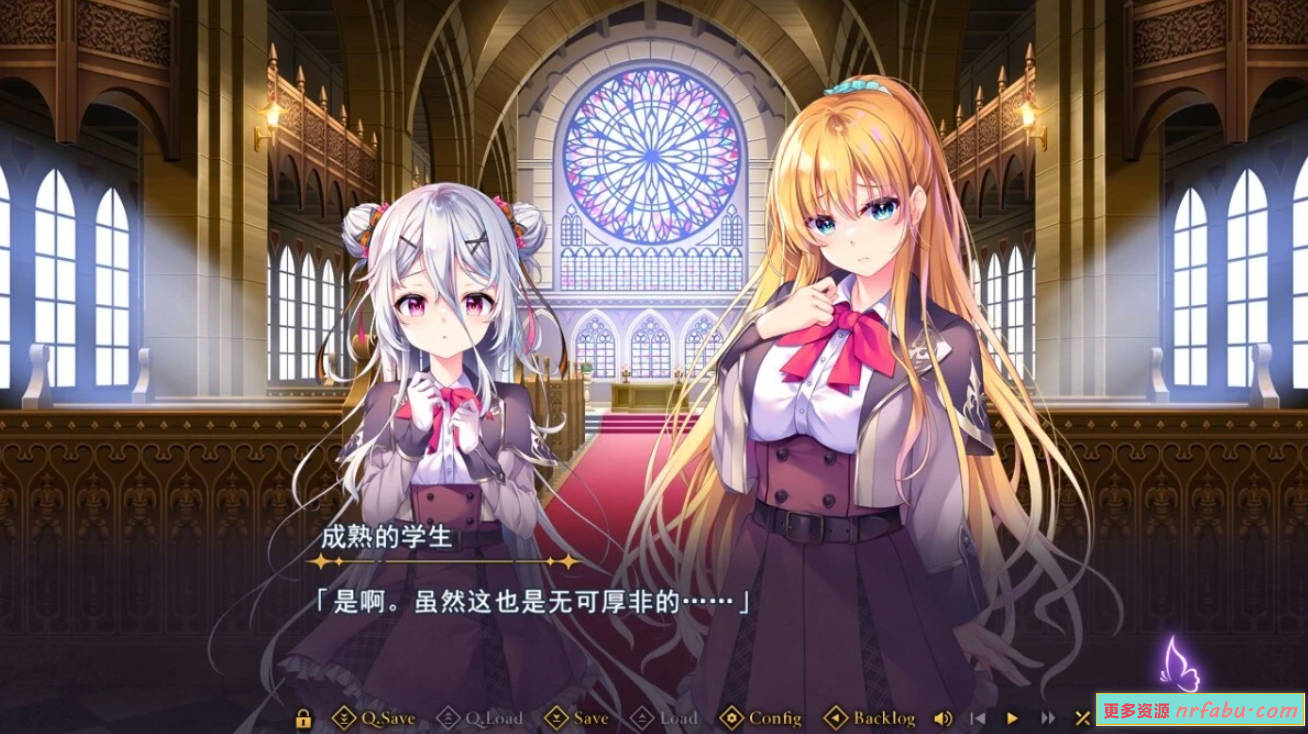Quick load using Q.Load
Image resolution: width=1308 pixels, height=734 pixels.
point(492,717)
